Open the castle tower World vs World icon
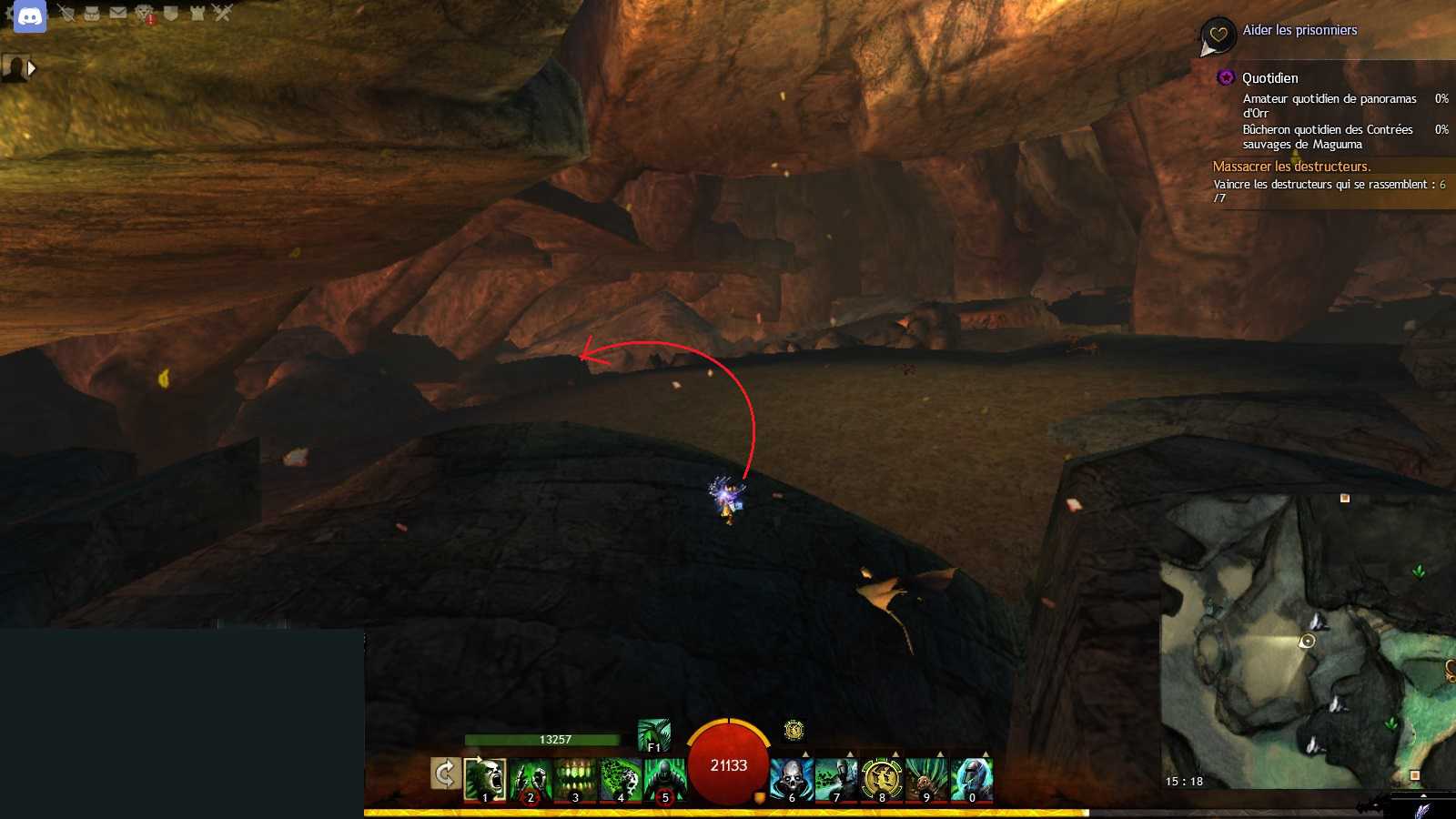 (x=197, y=13)
